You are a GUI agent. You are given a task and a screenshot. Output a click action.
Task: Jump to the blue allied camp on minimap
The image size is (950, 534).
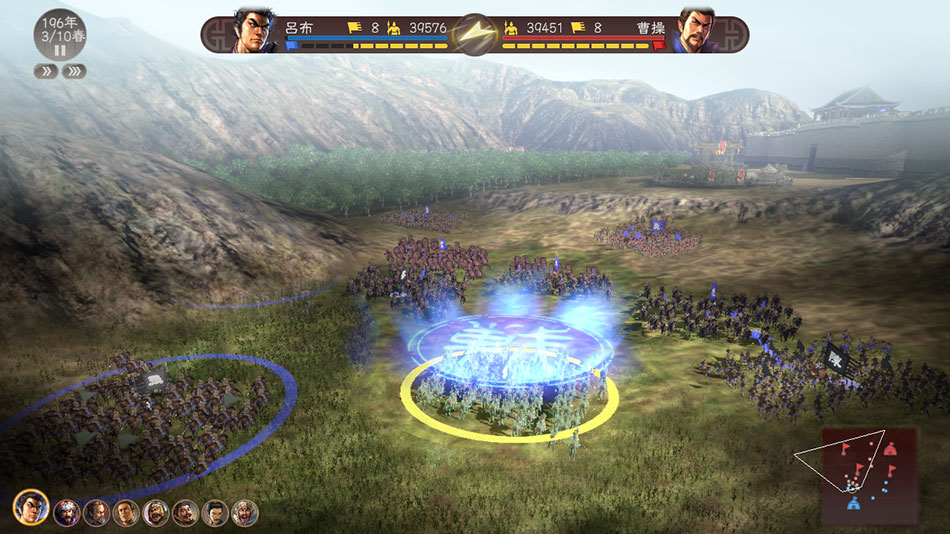click(x=853, y=503)
